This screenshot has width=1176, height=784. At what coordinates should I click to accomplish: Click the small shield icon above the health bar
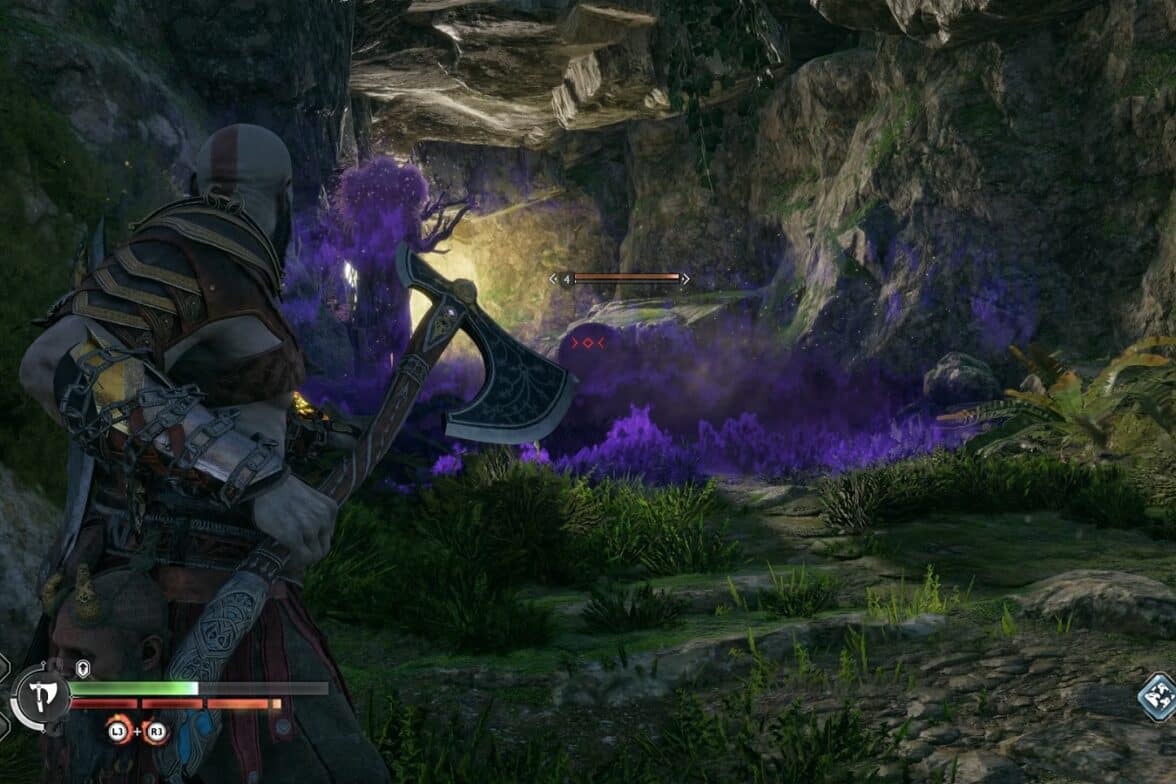pos(82,668)
